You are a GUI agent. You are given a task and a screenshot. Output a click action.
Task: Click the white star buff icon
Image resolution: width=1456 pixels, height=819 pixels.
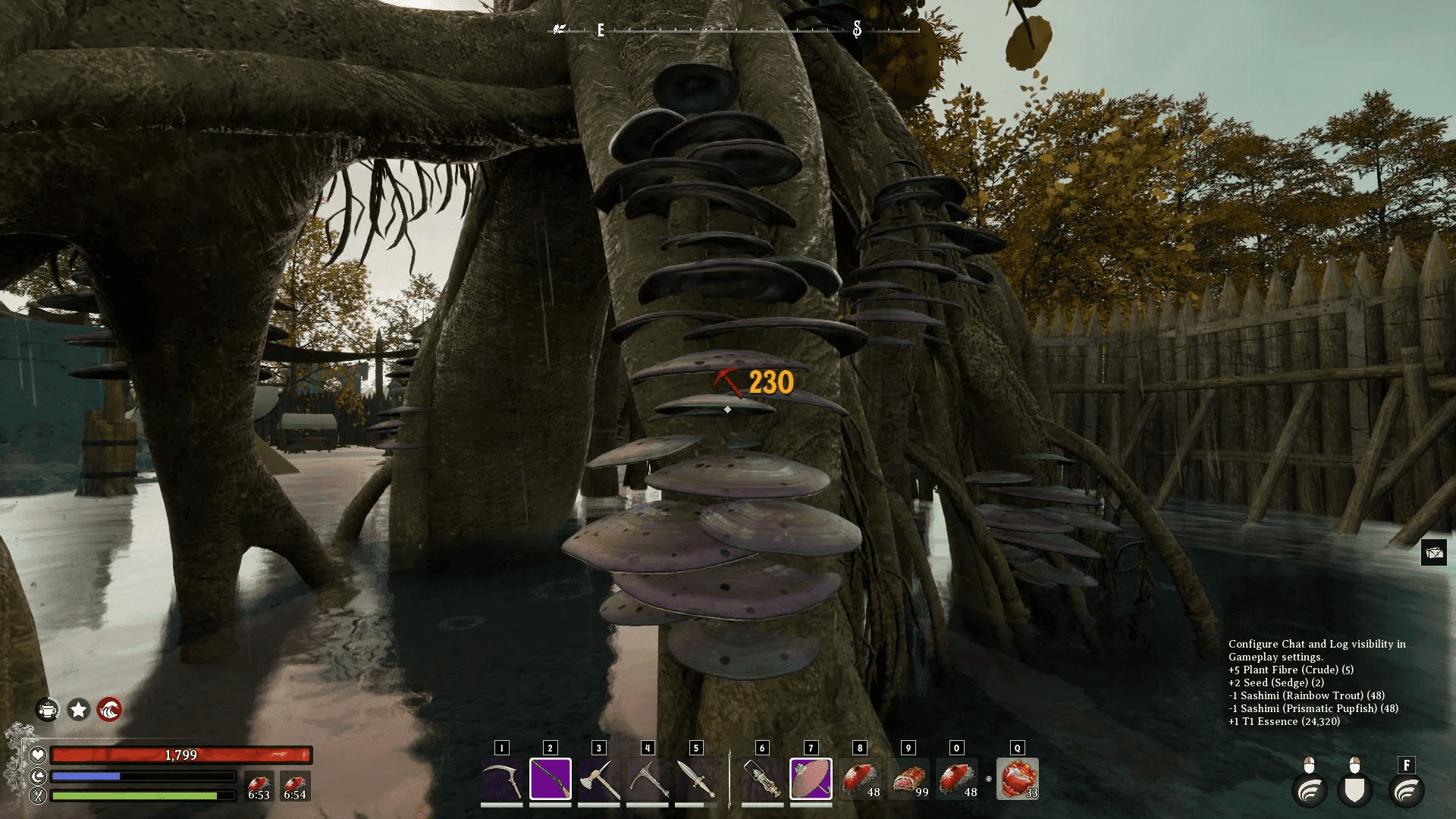pyautogui.click(x=79, y=710)
